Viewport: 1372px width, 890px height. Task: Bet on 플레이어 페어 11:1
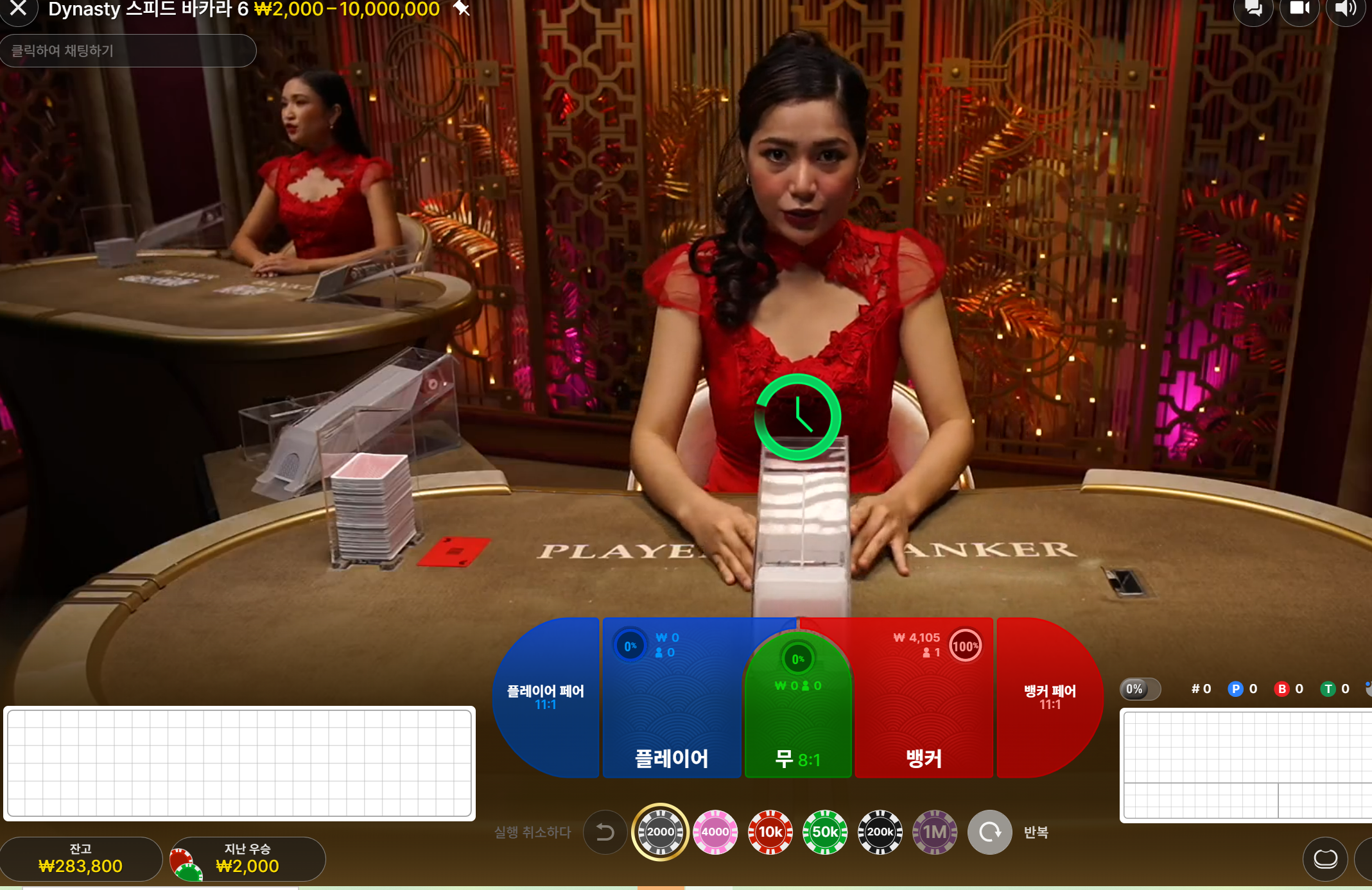pyautogui.click(x=546, y=697)
